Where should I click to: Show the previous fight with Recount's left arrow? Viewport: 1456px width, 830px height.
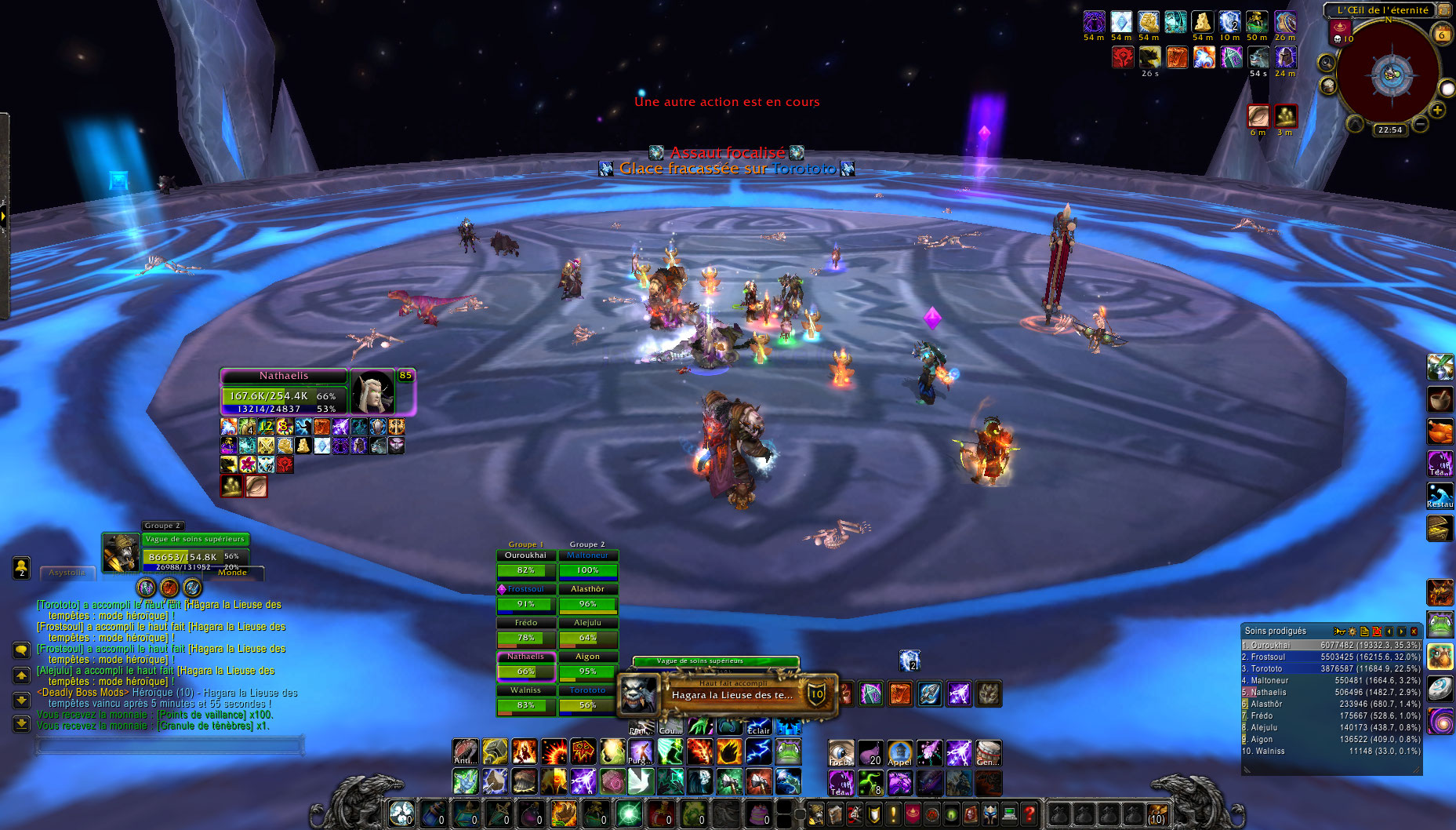(1389, 632)
